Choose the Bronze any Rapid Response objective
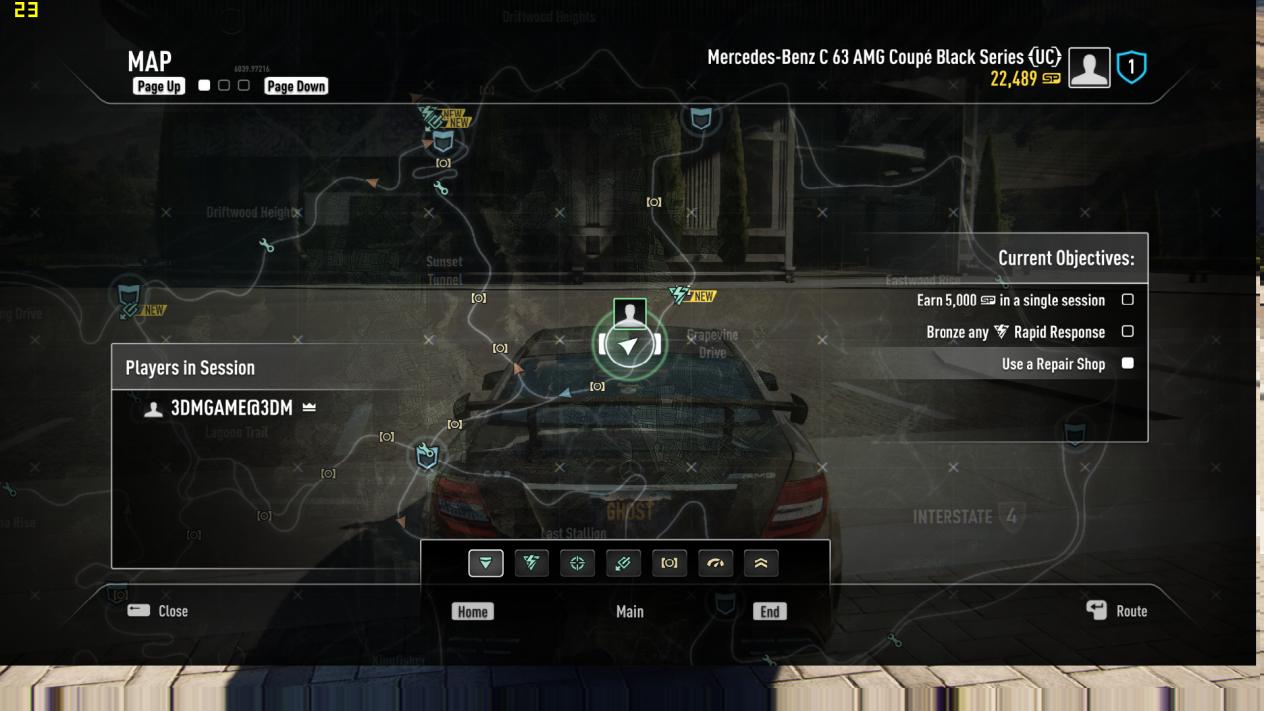 click(1015, 332)
